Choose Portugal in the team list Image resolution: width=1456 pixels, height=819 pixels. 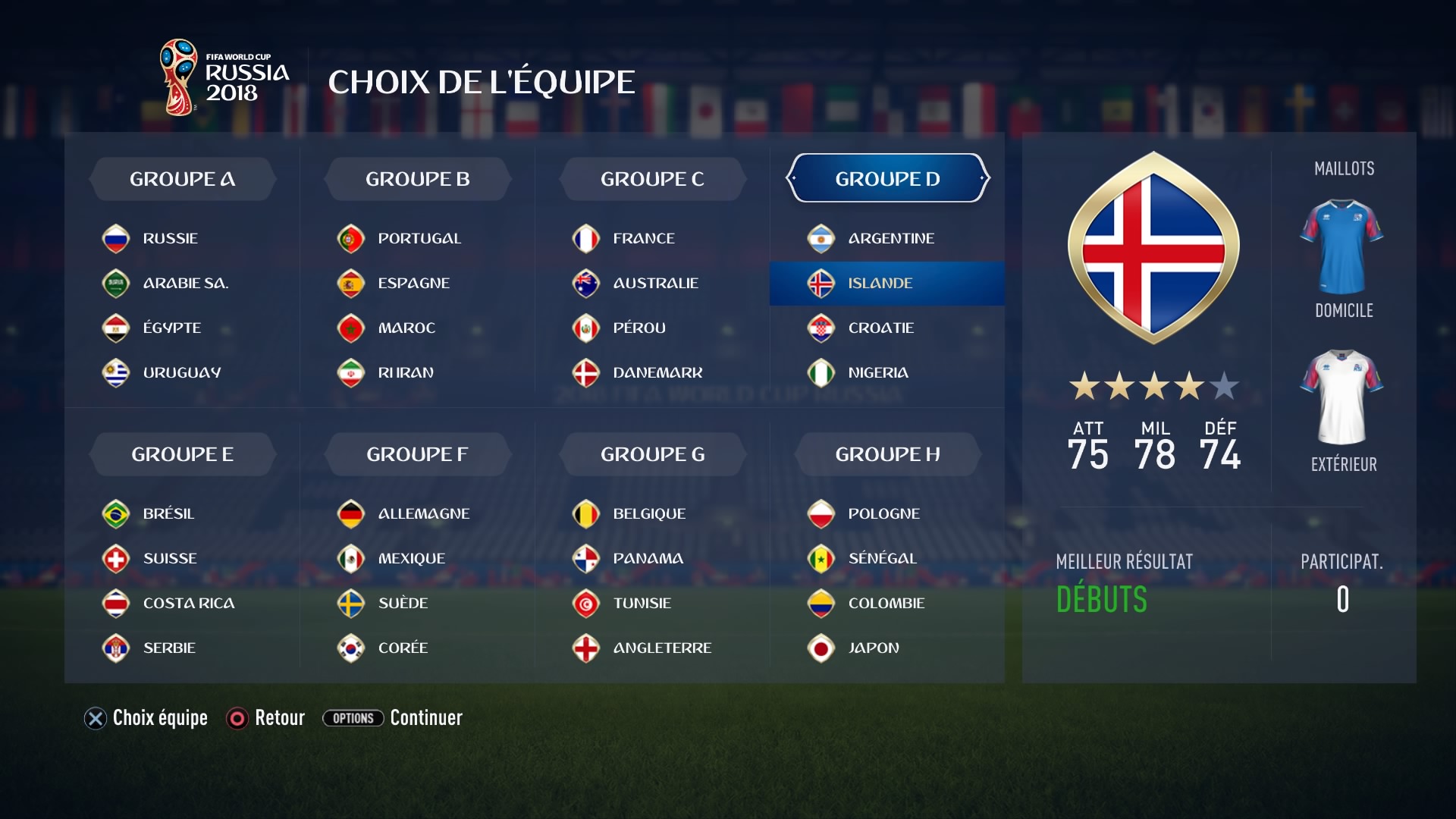coord(419,238)
